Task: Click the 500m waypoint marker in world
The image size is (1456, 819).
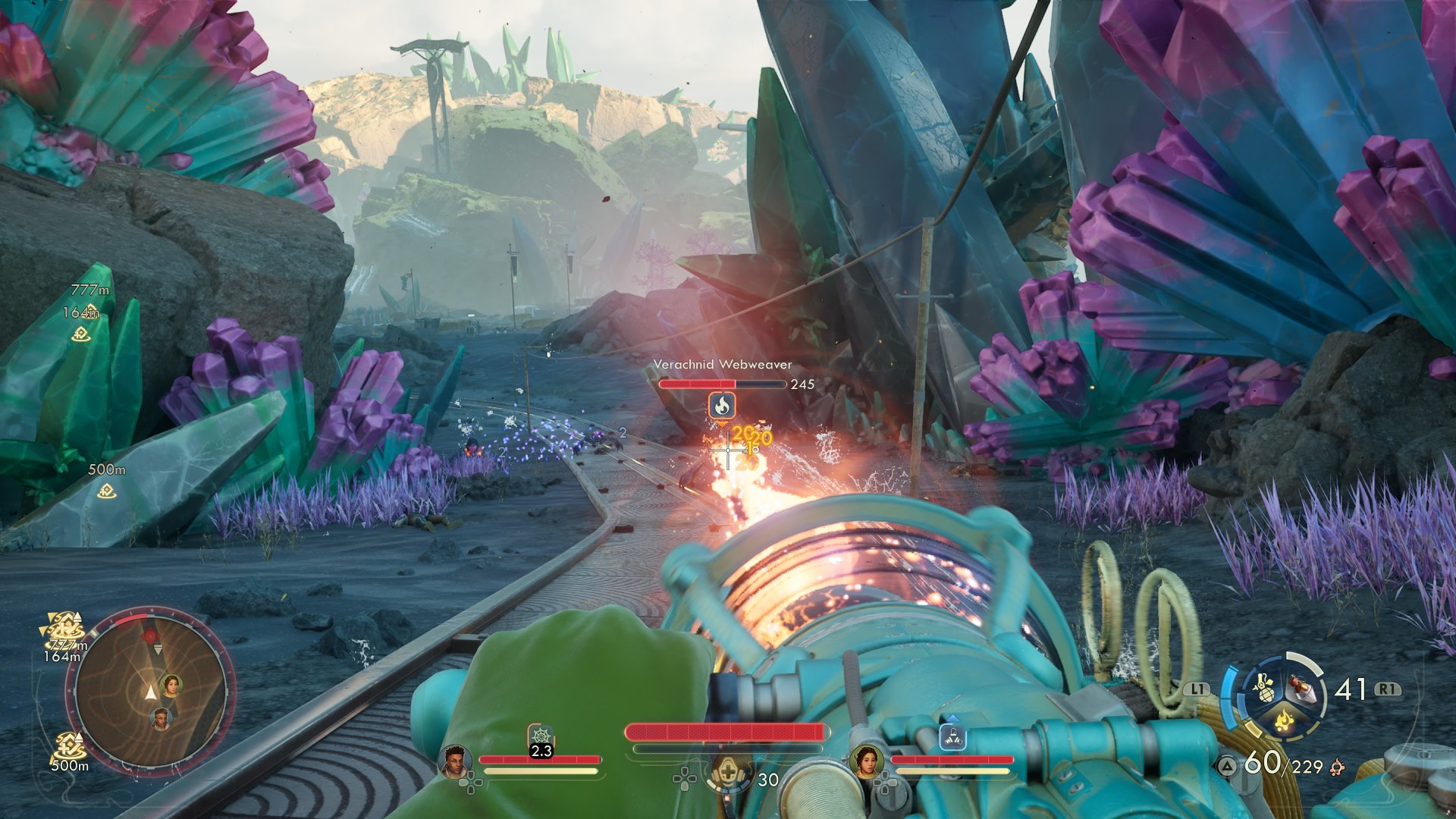Action: coord(108,491)
